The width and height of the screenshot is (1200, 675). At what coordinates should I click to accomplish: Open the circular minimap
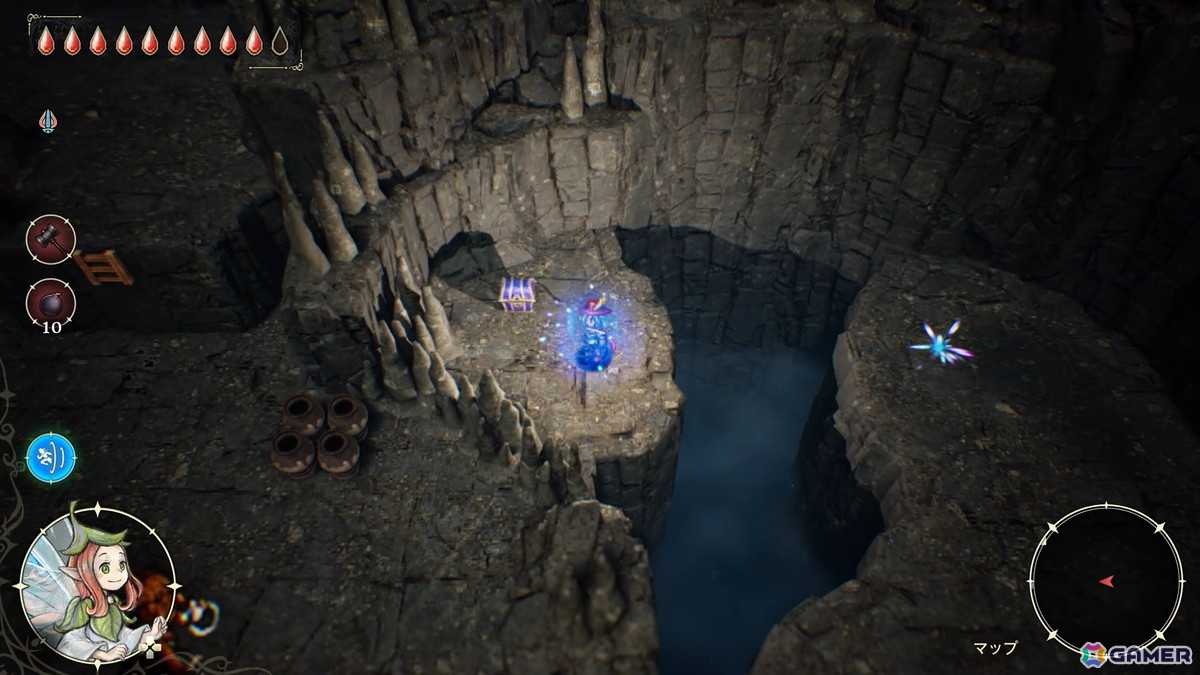point(1105,580)
